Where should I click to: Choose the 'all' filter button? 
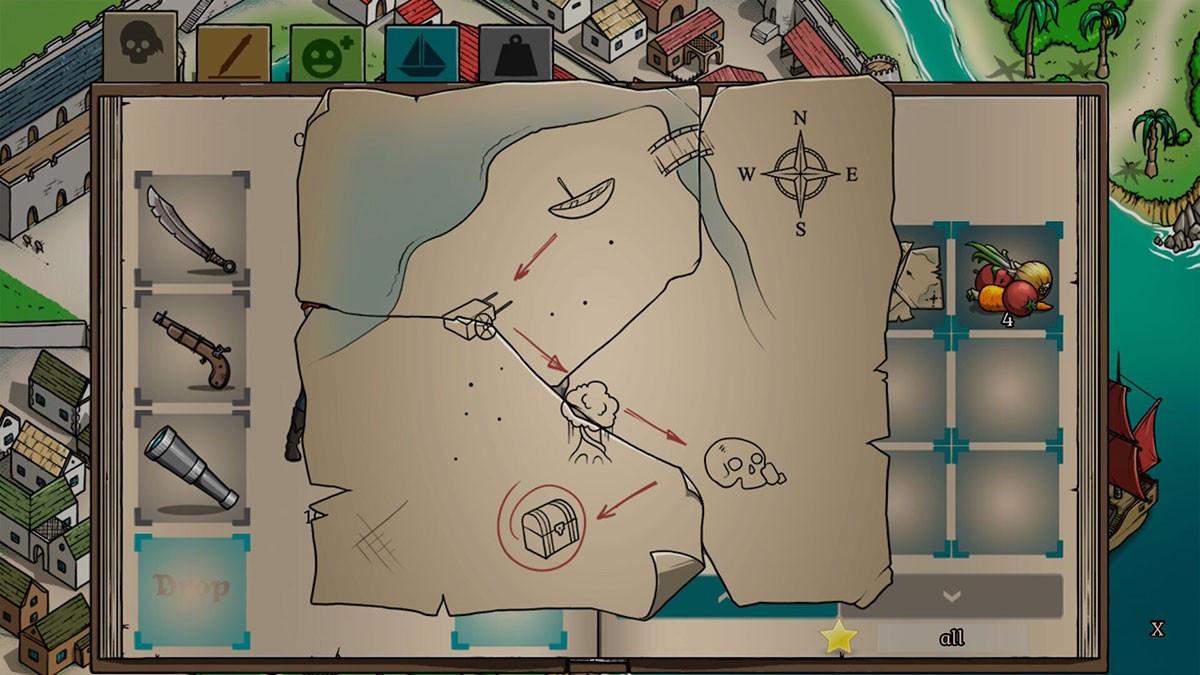(952, 638)
